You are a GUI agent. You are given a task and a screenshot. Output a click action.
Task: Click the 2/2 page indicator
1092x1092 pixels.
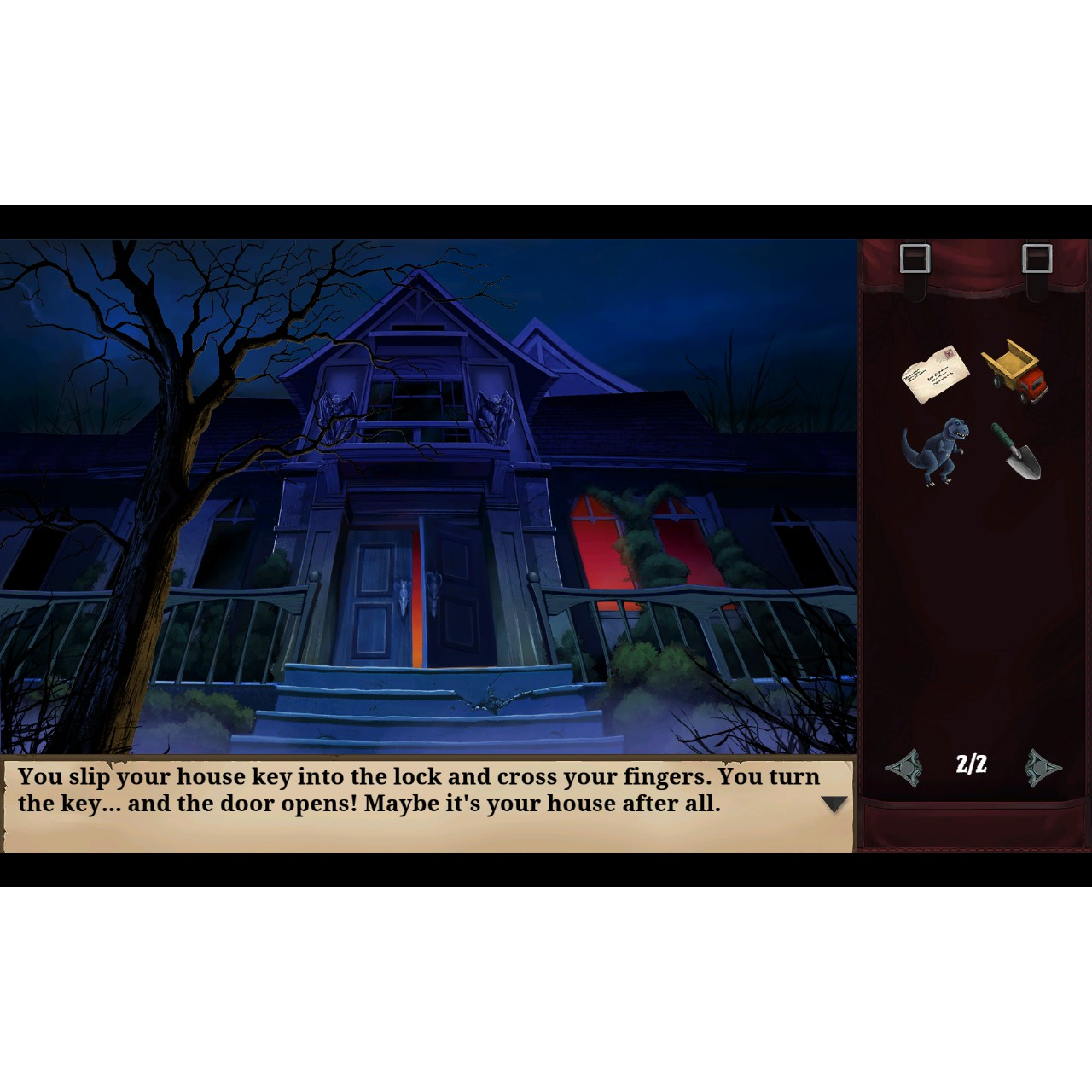click(970, 764)
